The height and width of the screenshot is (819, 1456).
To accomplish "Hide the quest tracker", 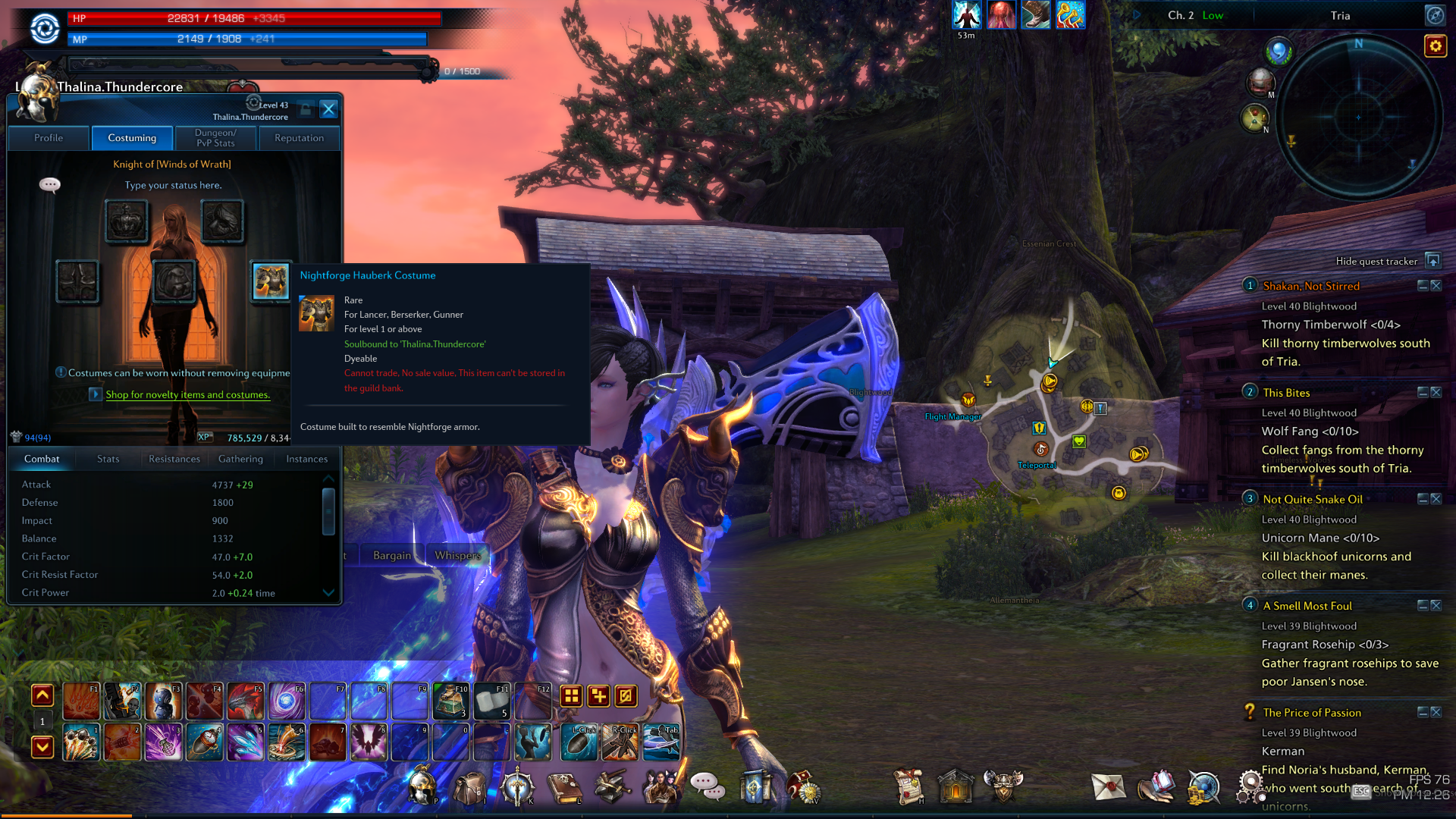I will pyautogui.click(x=1432, y=261).
